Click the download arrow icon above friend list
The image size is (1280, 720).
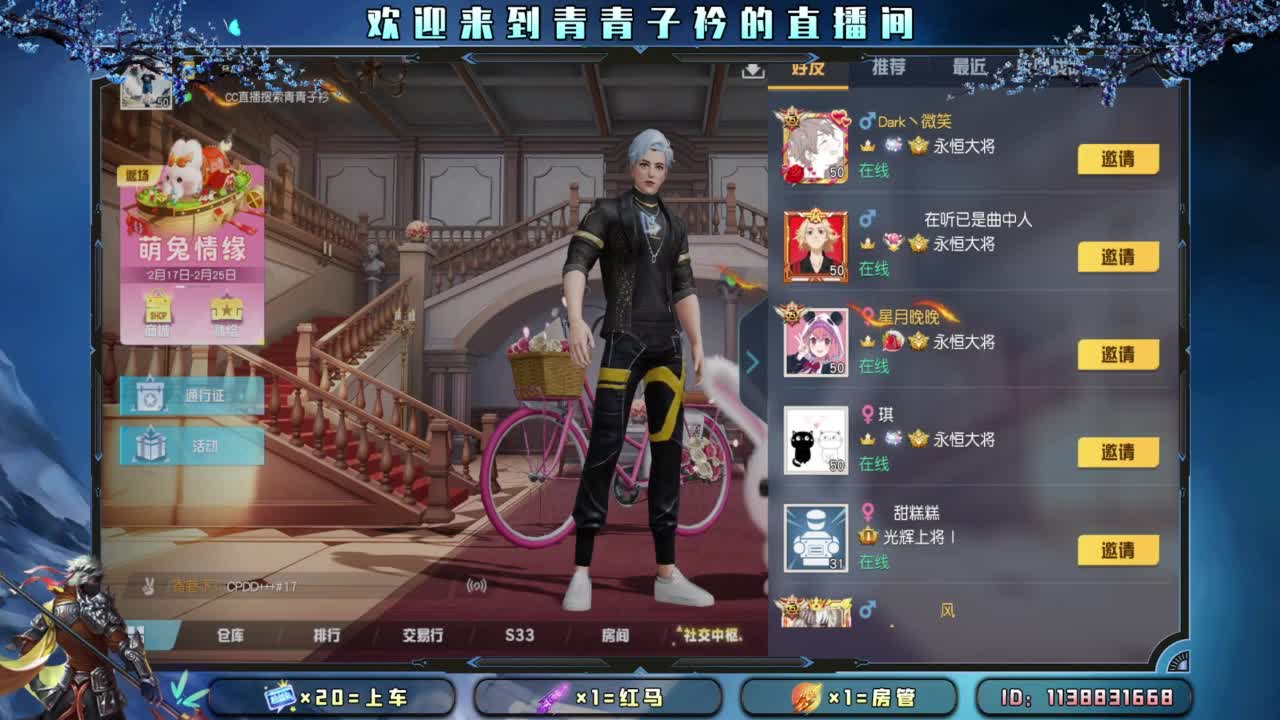click(x=752, y=72)
